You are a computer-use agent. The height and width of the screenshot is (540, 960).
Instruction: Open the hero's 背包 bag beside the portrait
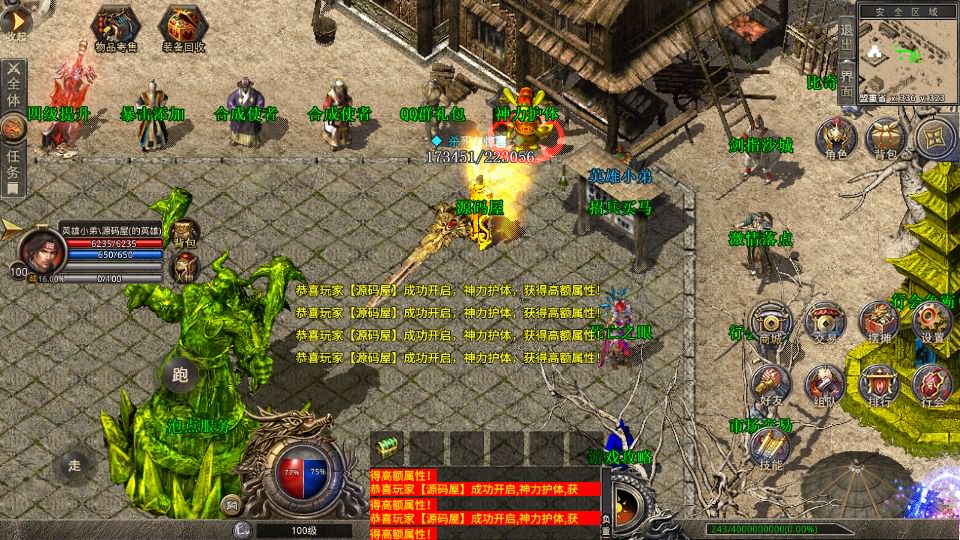point(185,232)
